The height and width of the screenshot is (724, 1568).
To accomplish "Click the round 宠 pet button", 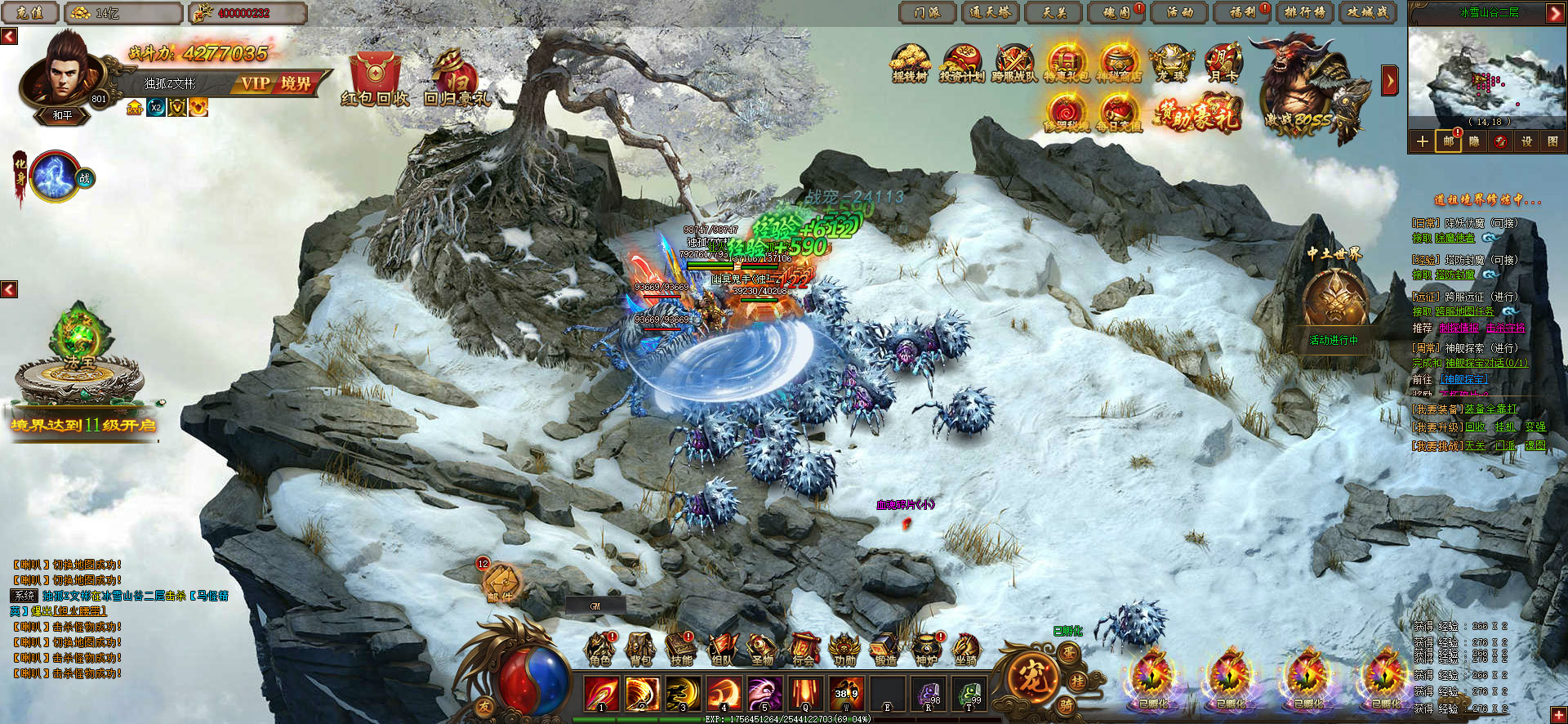I will tap(1033, 677).
